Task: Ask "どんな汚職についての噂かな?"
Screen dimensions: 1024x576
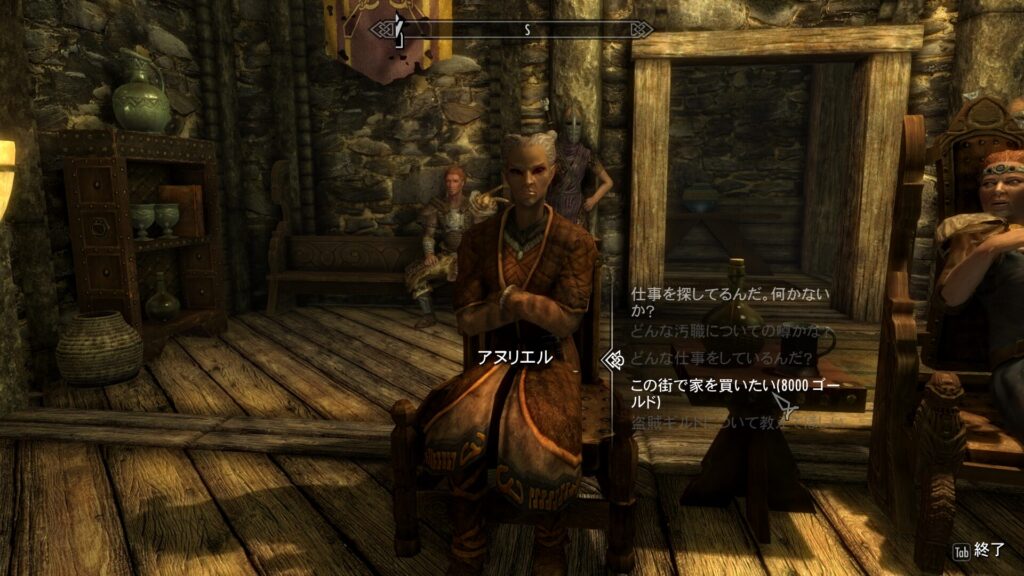Action: [730, 329]
